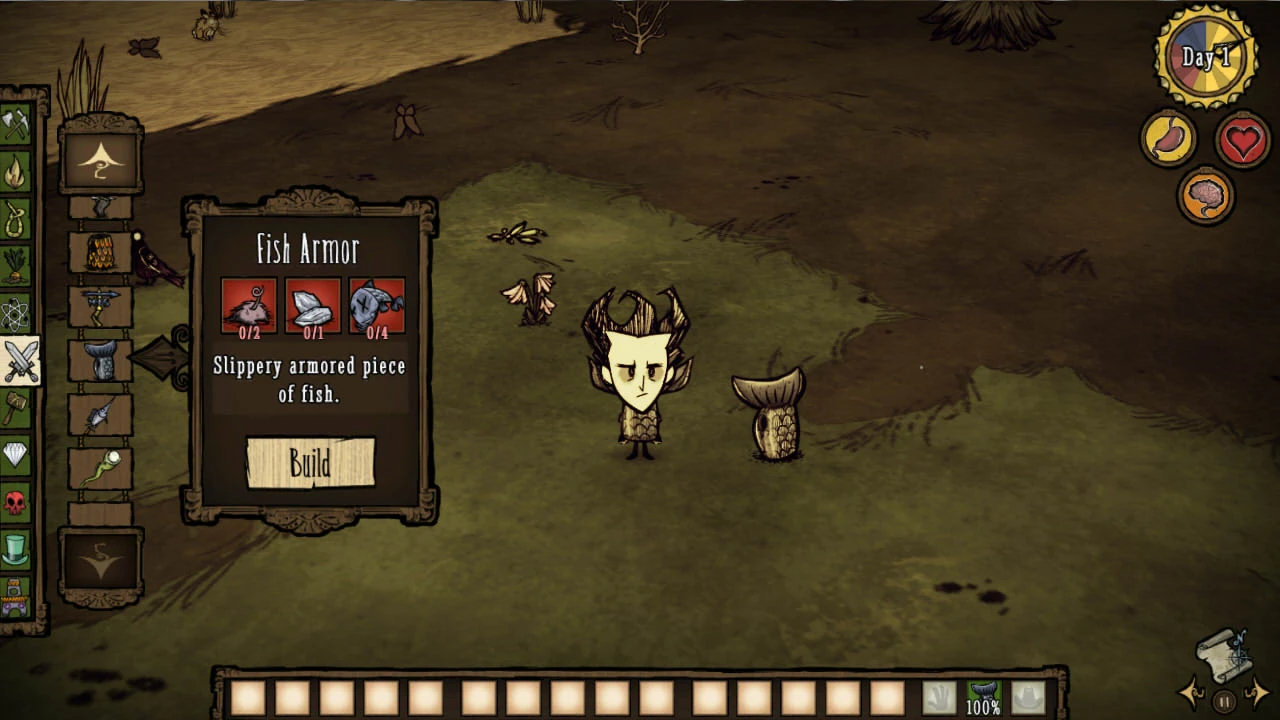This screenshot has height=720, width=1280.
Task: Check sanity by clicking the brain indicator
Action: pyautogui.click(x=1206, y=194)
